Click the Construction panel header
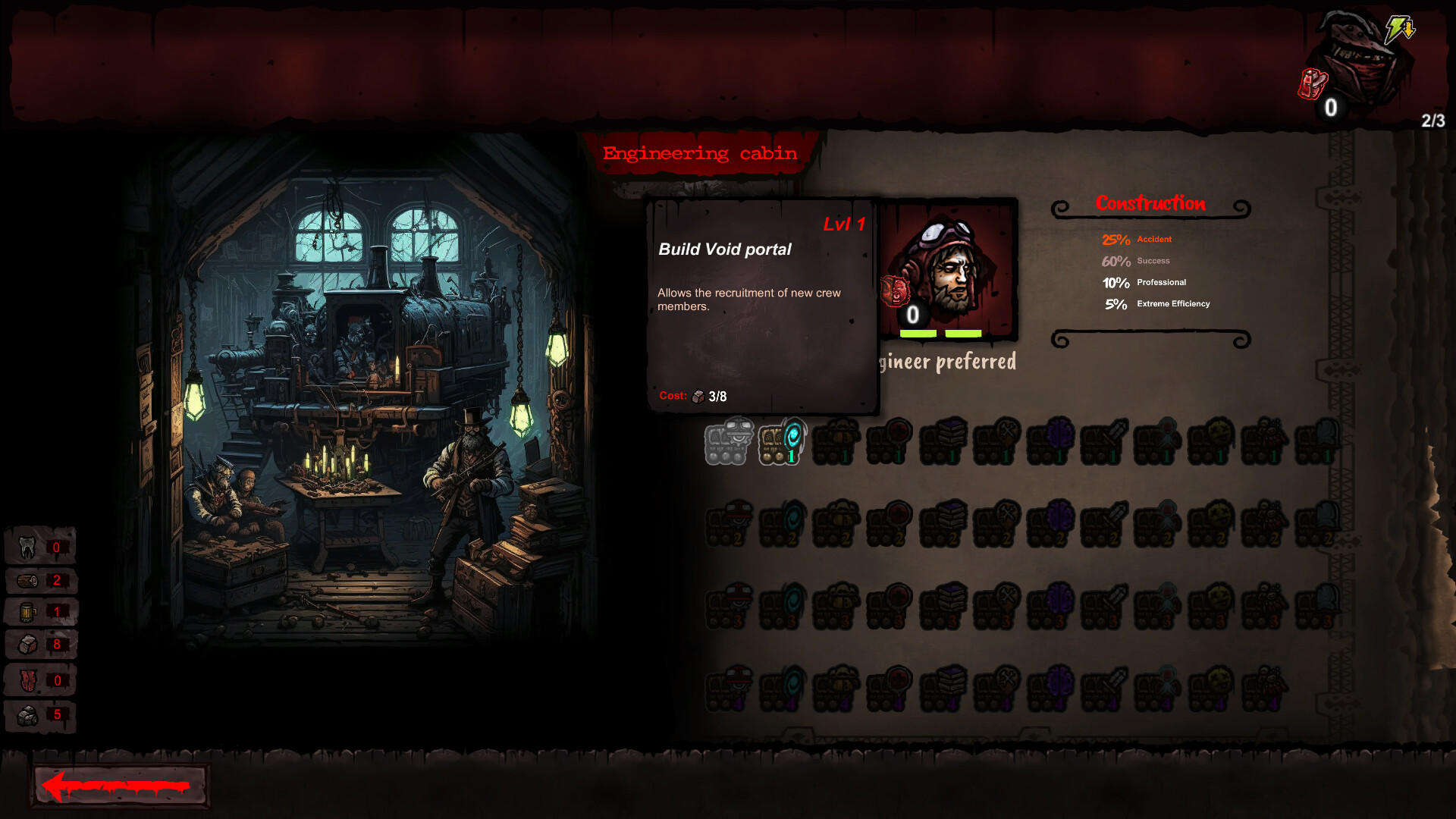The width and height of the screenshot is (1456, 819). [x=1151, y=203]
